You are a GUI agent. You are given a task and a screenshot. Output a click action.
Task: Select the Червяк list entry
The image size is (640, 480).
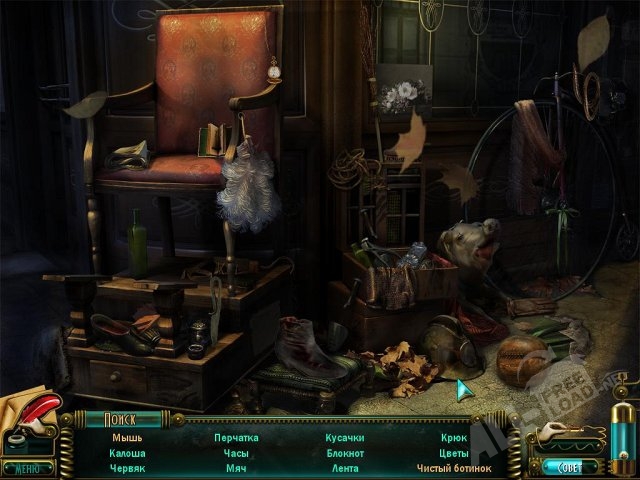click(x=127, y=468)
